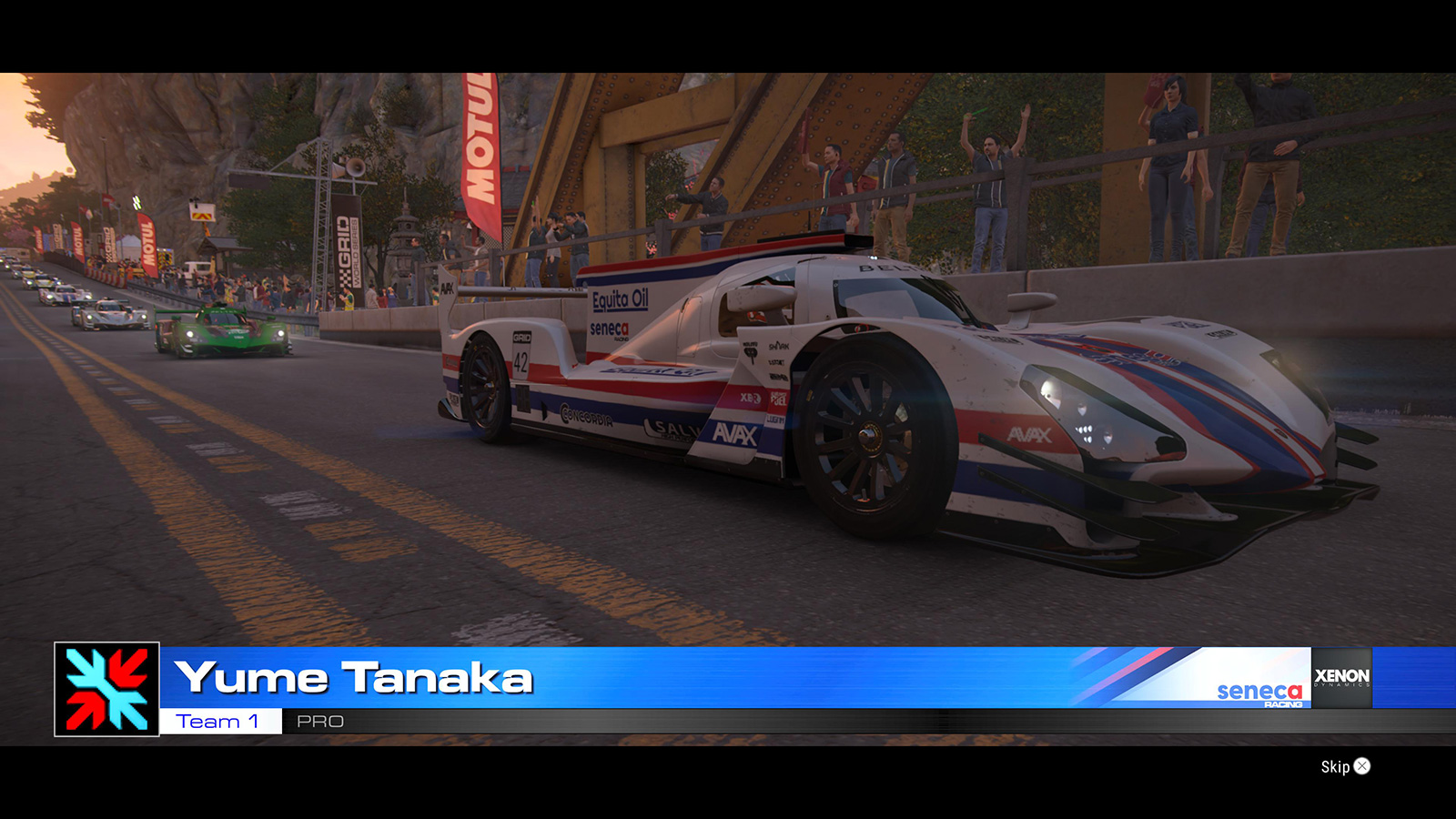Skip the driver introduction cutscene

(1345, 766)
